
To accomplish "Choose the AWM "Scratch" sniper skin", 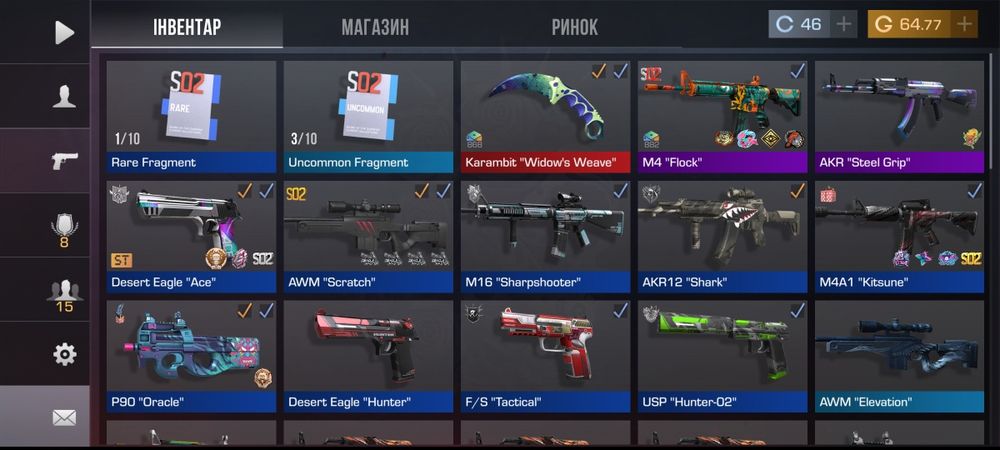I will (368, 236).
